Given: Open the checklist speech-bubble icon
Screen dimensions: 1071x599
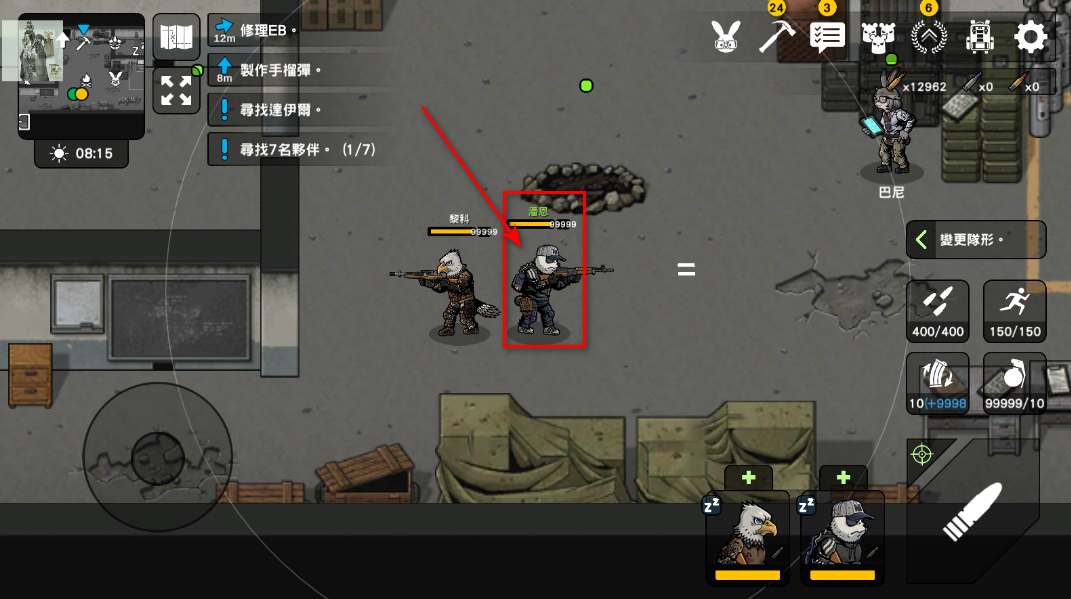Looking at the screenshot, I should [x=827, y=38].
